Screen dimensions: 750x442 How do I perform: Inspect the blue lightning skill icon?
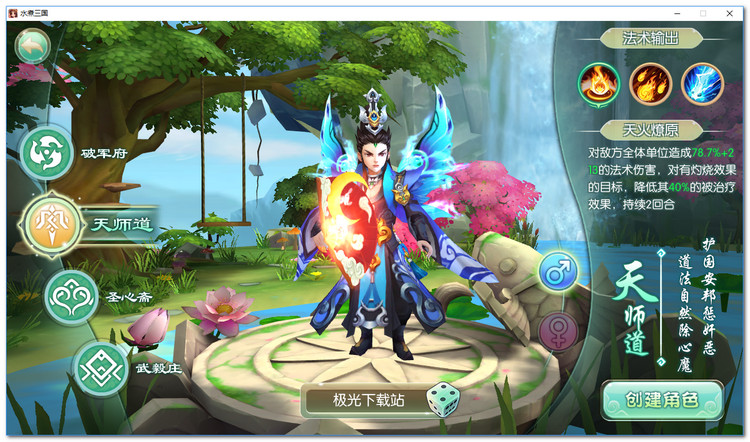[x=702, y=83]
